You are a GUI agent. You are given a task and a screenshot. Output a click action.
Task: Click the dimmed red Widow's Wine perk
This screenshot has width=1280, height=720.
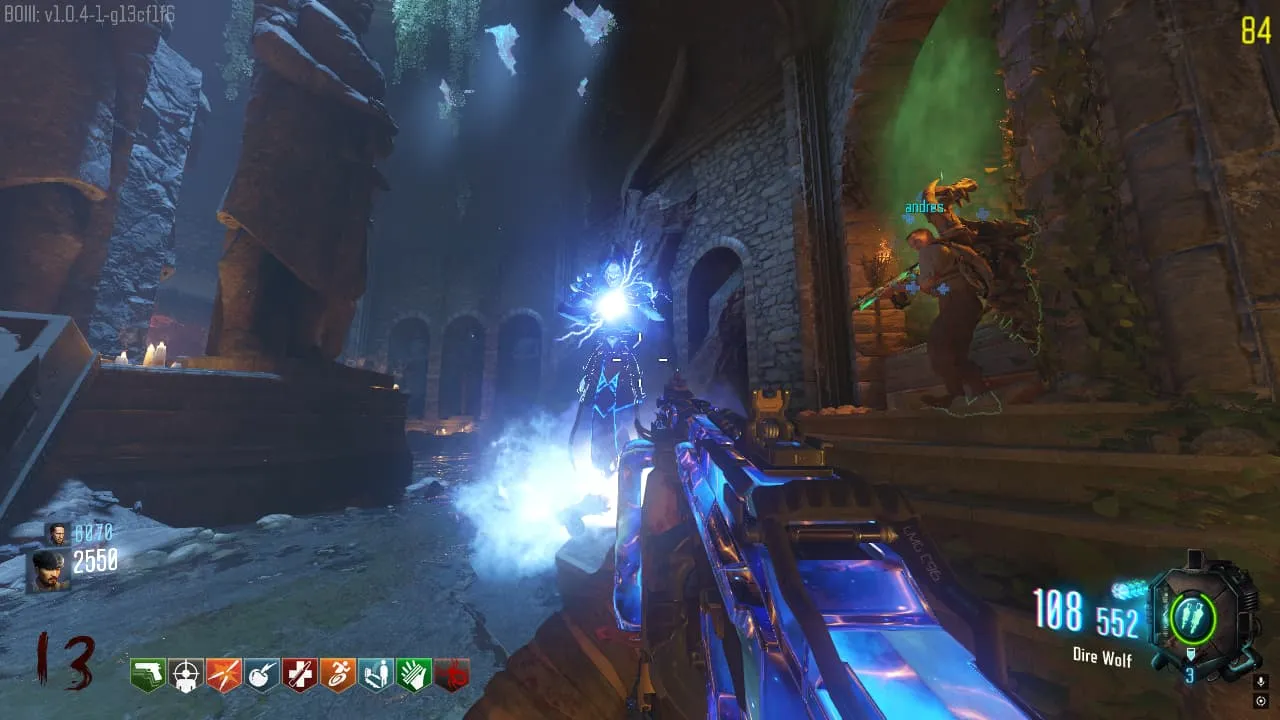[451, 675]
